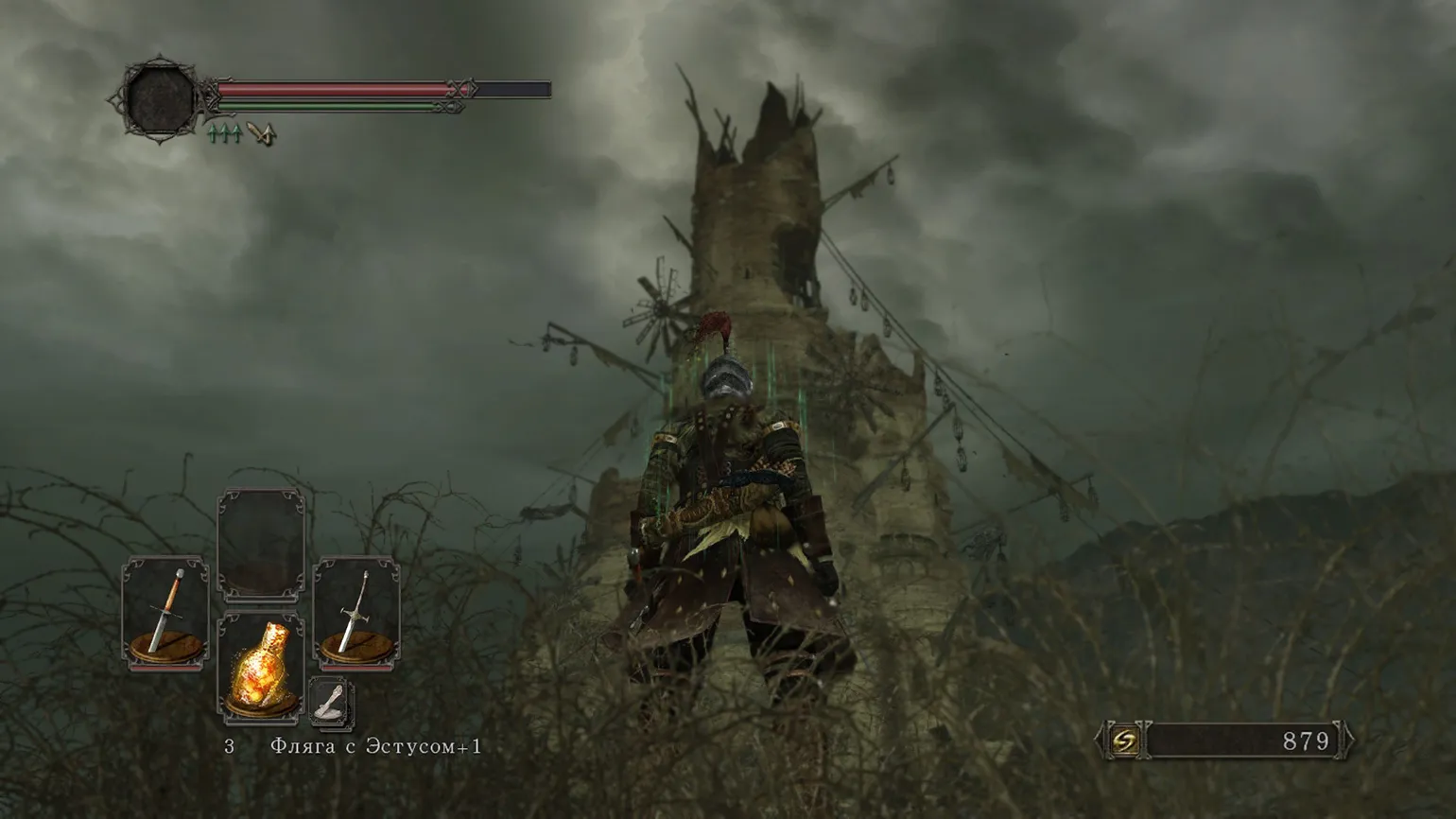The width and height of the screenshot is (1456, 819).
Task: Select the small white queued item icon
Action: (330, 703)
